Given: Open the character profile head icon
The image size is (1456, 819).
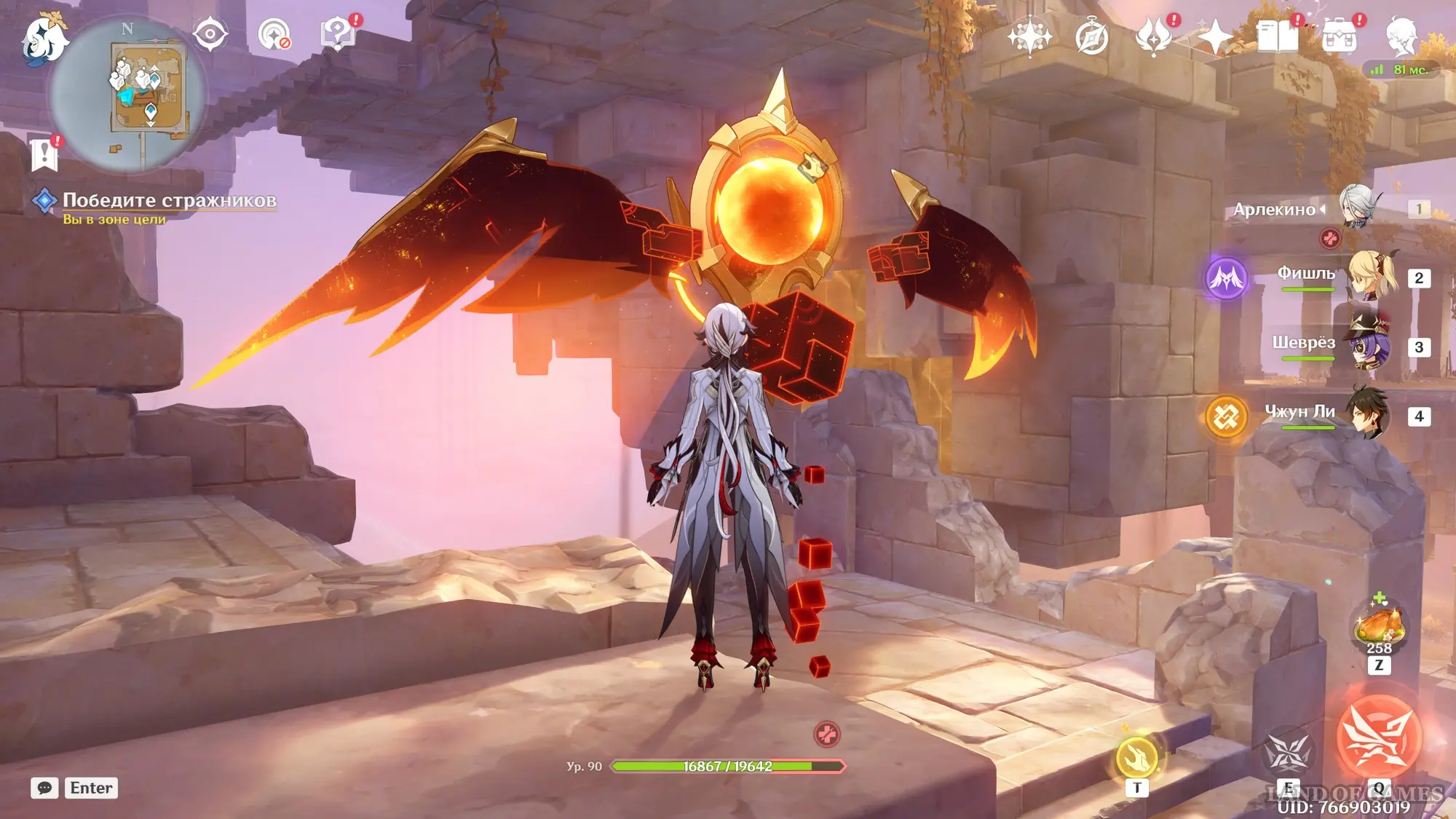Looking at the screenshot, I should coord(1401,36).
